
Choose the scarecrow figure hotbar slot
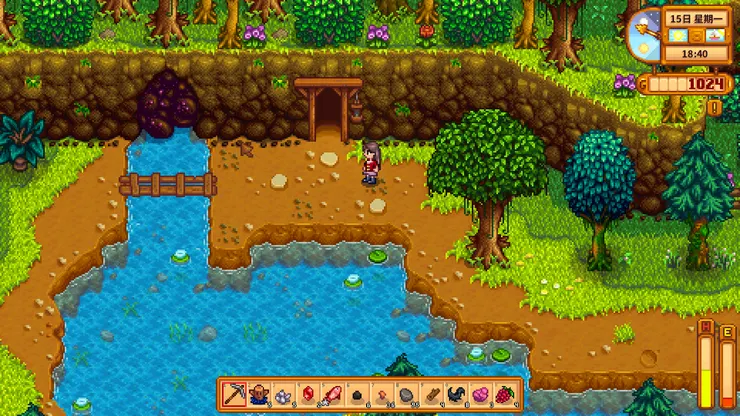coord(258,393)
